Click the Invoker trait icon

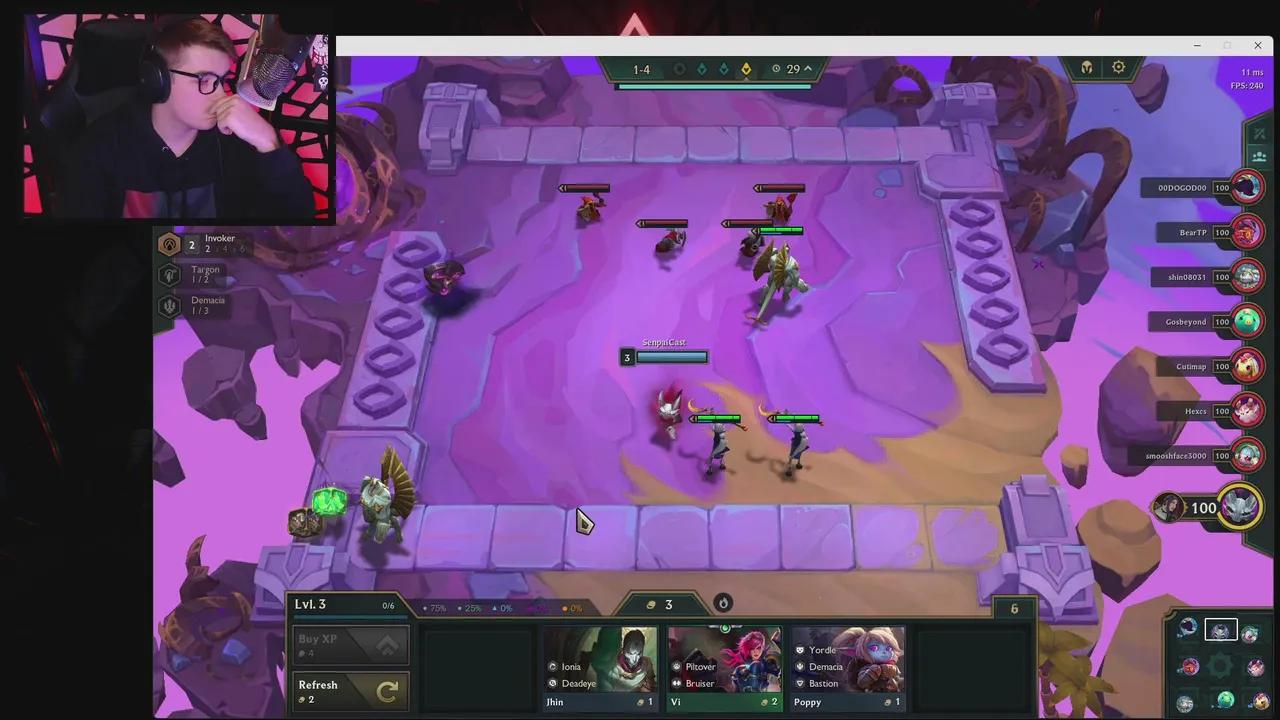point(170,243)
